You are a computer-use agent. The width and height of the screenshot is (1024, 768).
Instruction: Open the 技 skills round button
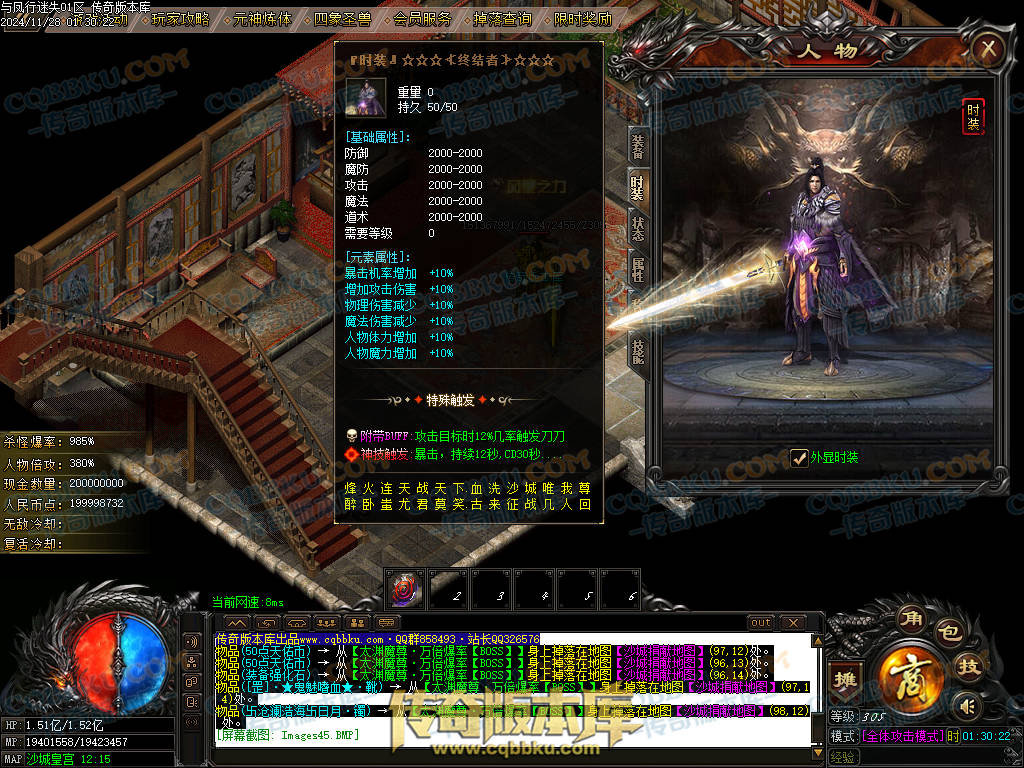(x=969, y=668)
